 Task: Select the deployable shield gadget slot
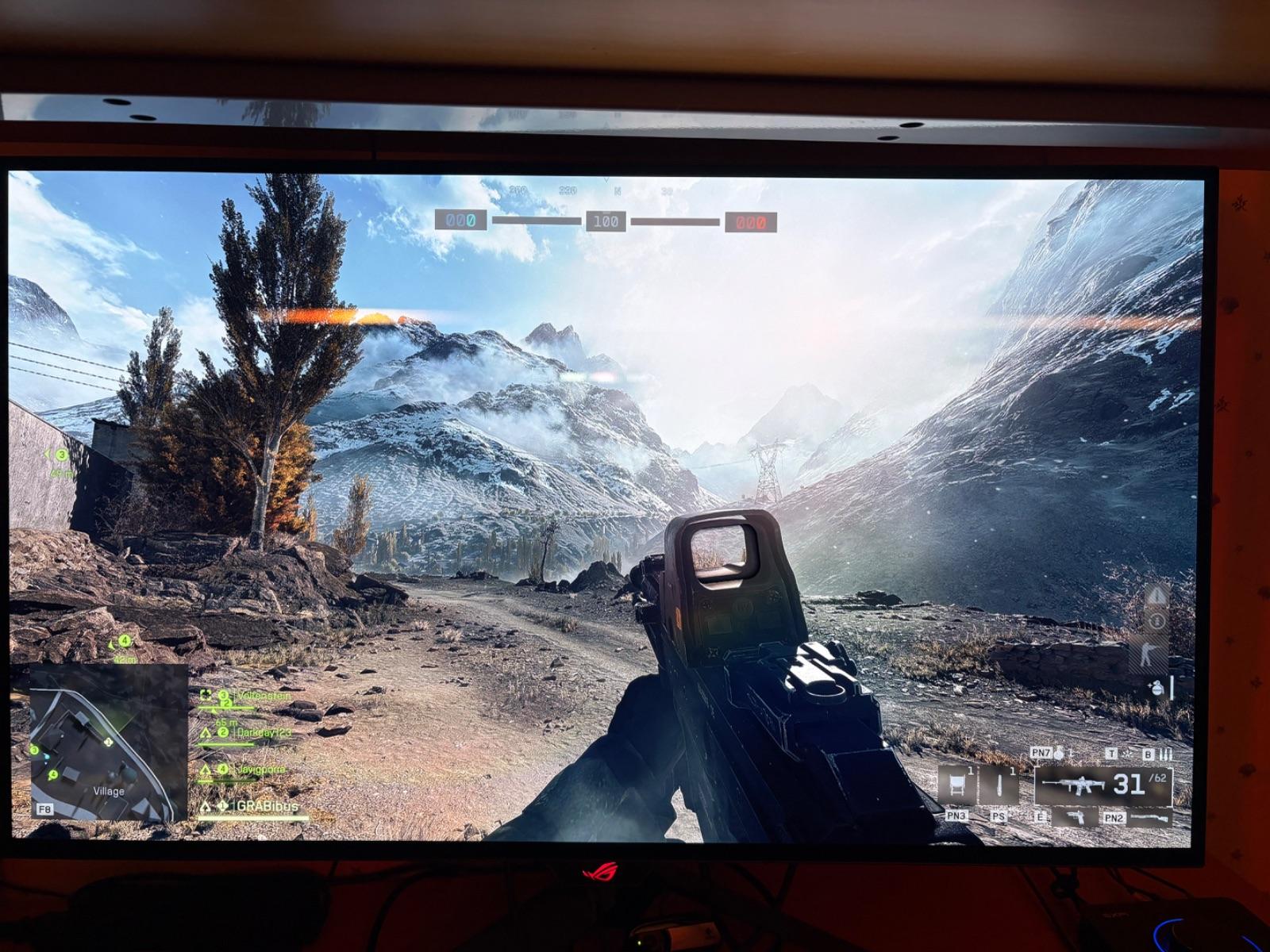[956, 785]
